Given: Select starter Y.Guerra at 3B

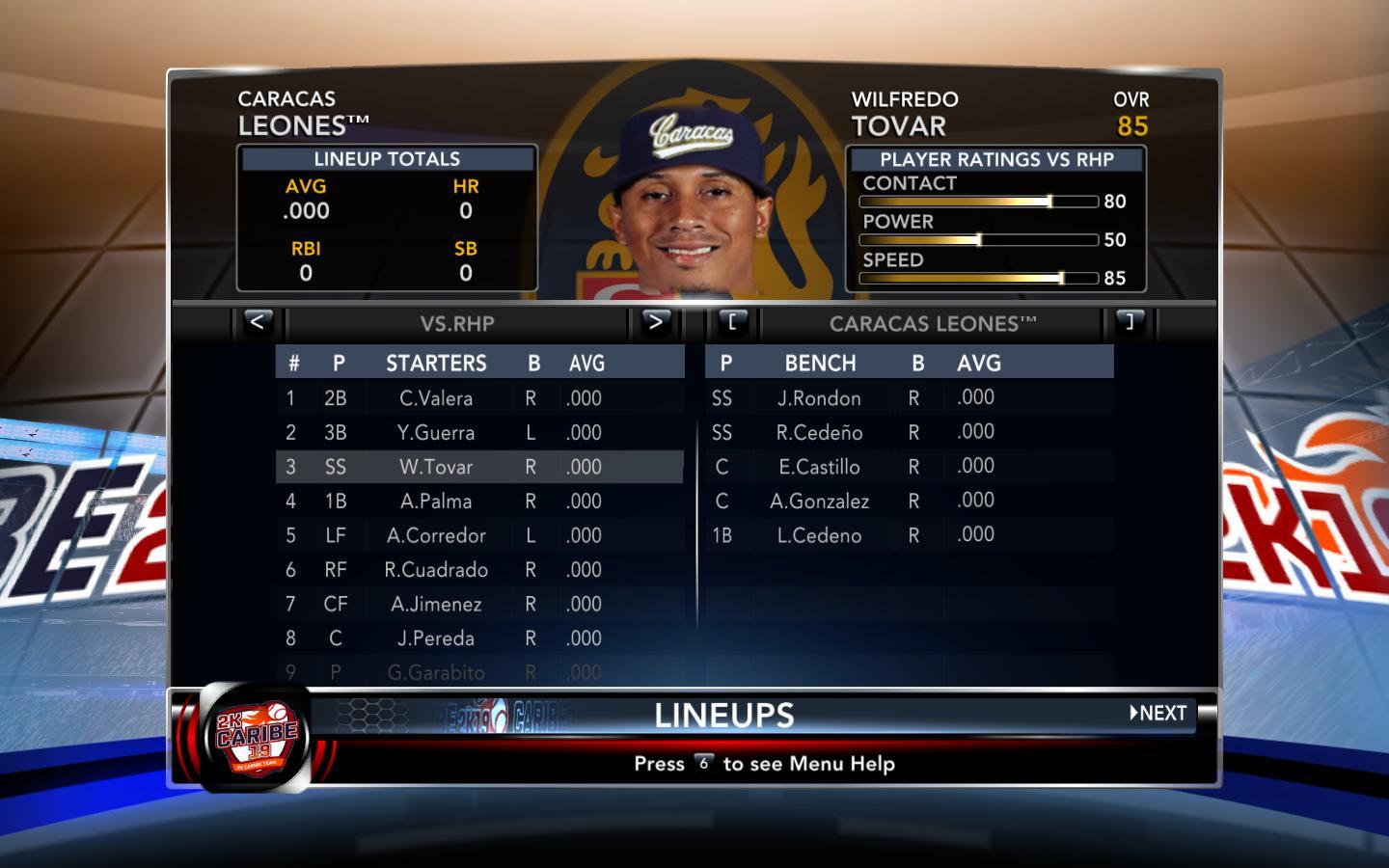Looking at the screenshot, I should click(436, 433).
